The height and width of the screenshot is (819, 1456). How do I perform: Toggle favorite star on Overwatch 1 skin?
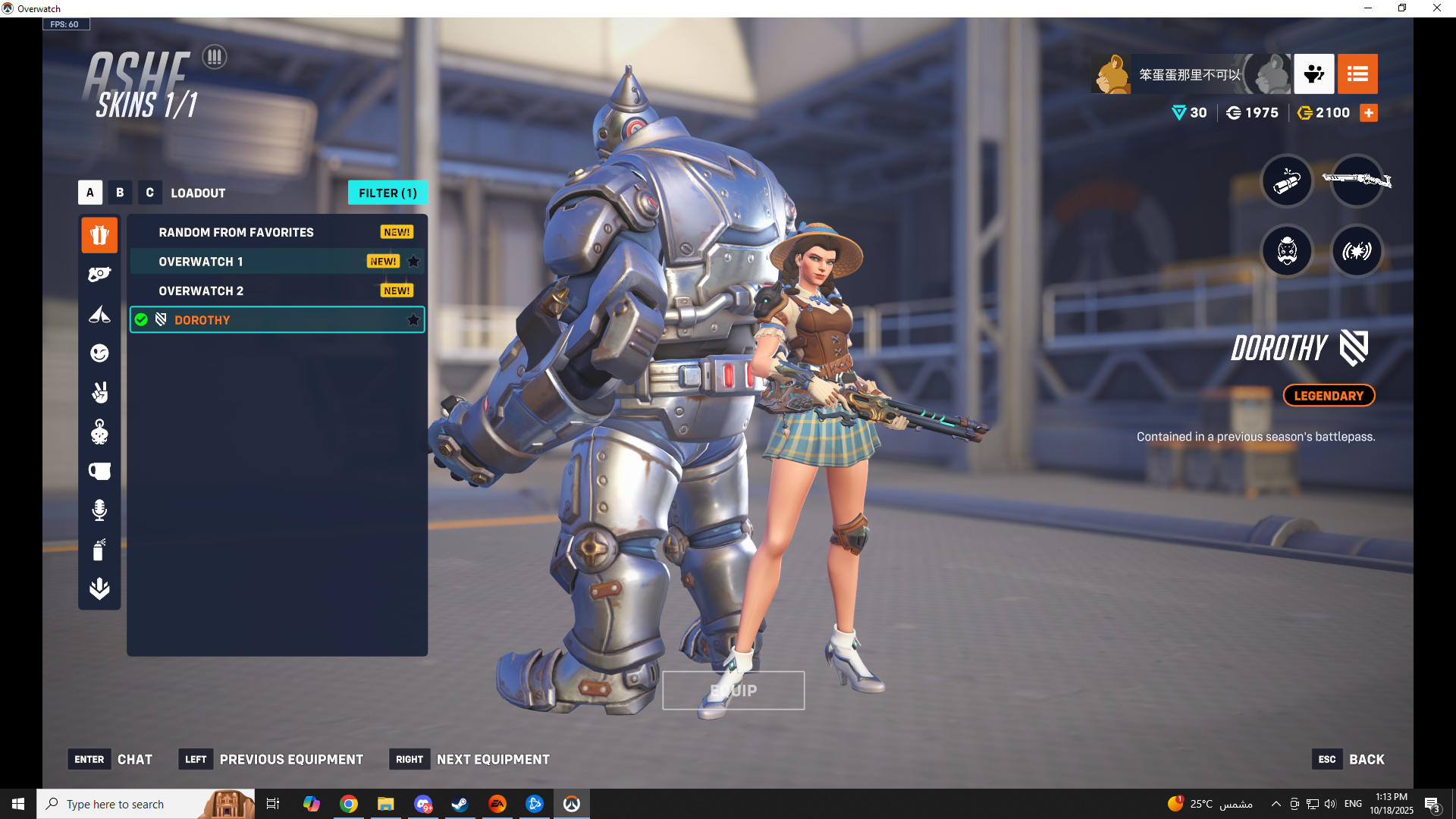[x=413, y=262]
